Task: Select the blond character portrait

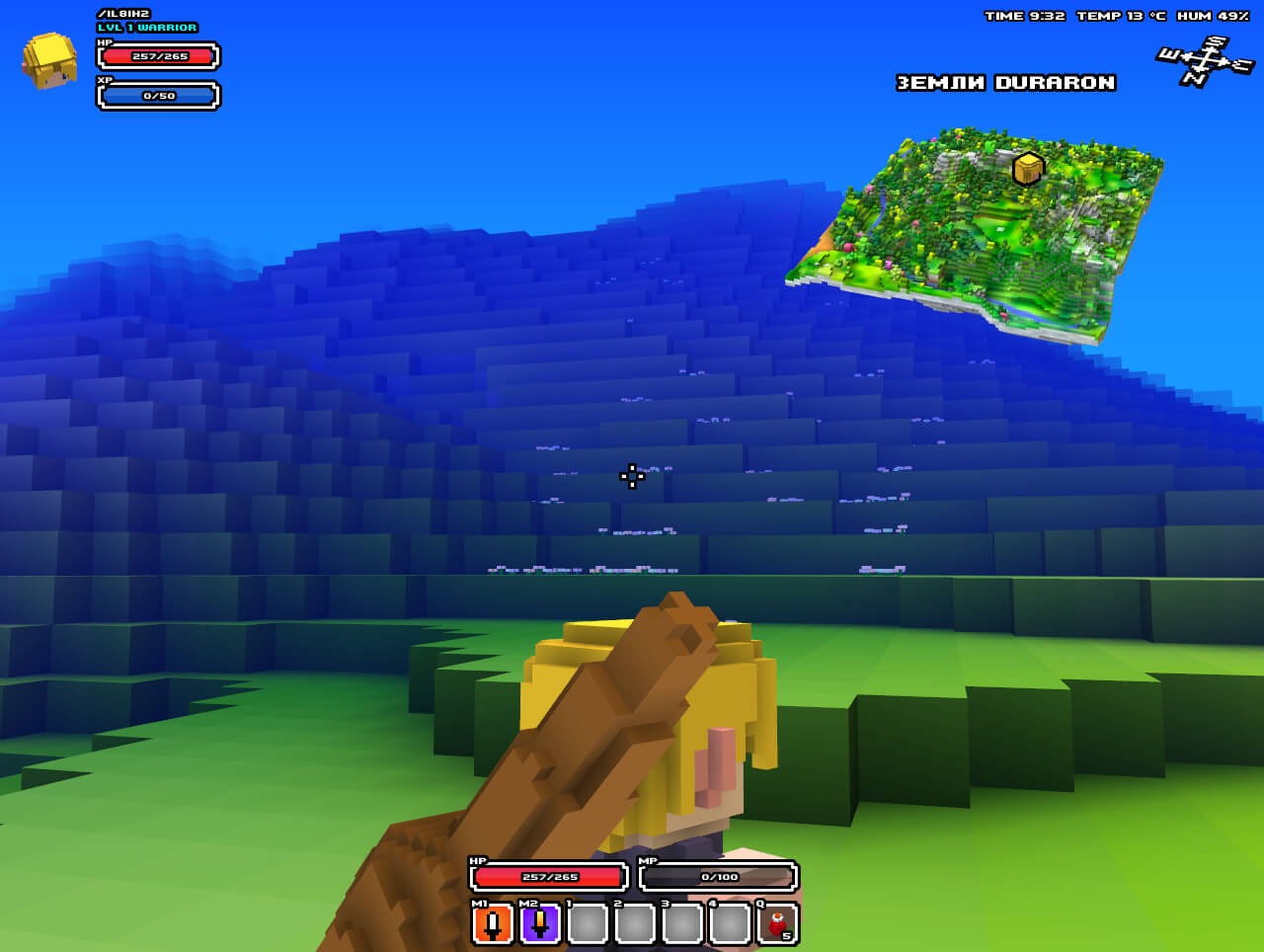Action: click(49, 61)
